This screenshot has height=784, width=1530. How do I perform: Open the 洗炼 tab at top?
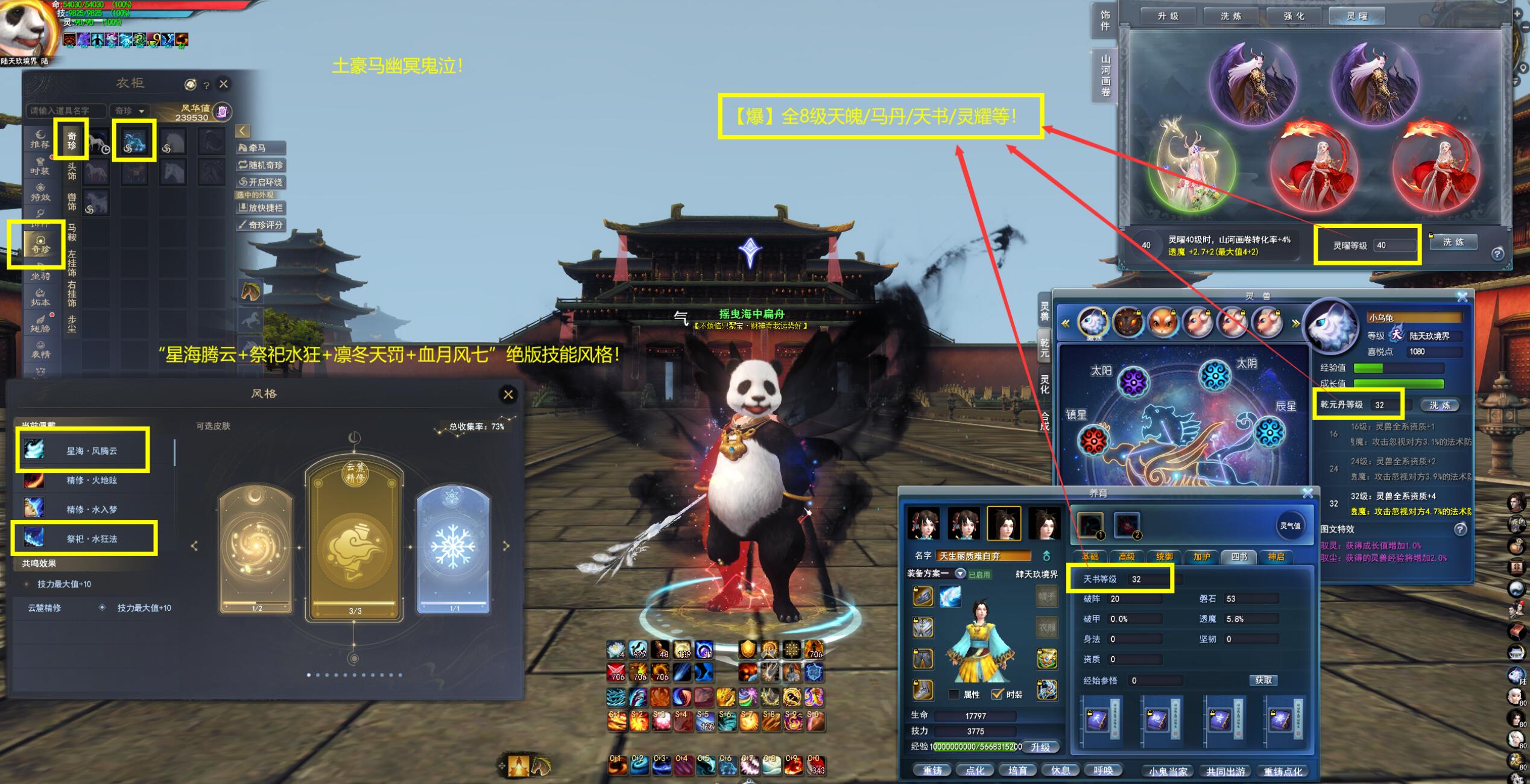coord(1231,16)
